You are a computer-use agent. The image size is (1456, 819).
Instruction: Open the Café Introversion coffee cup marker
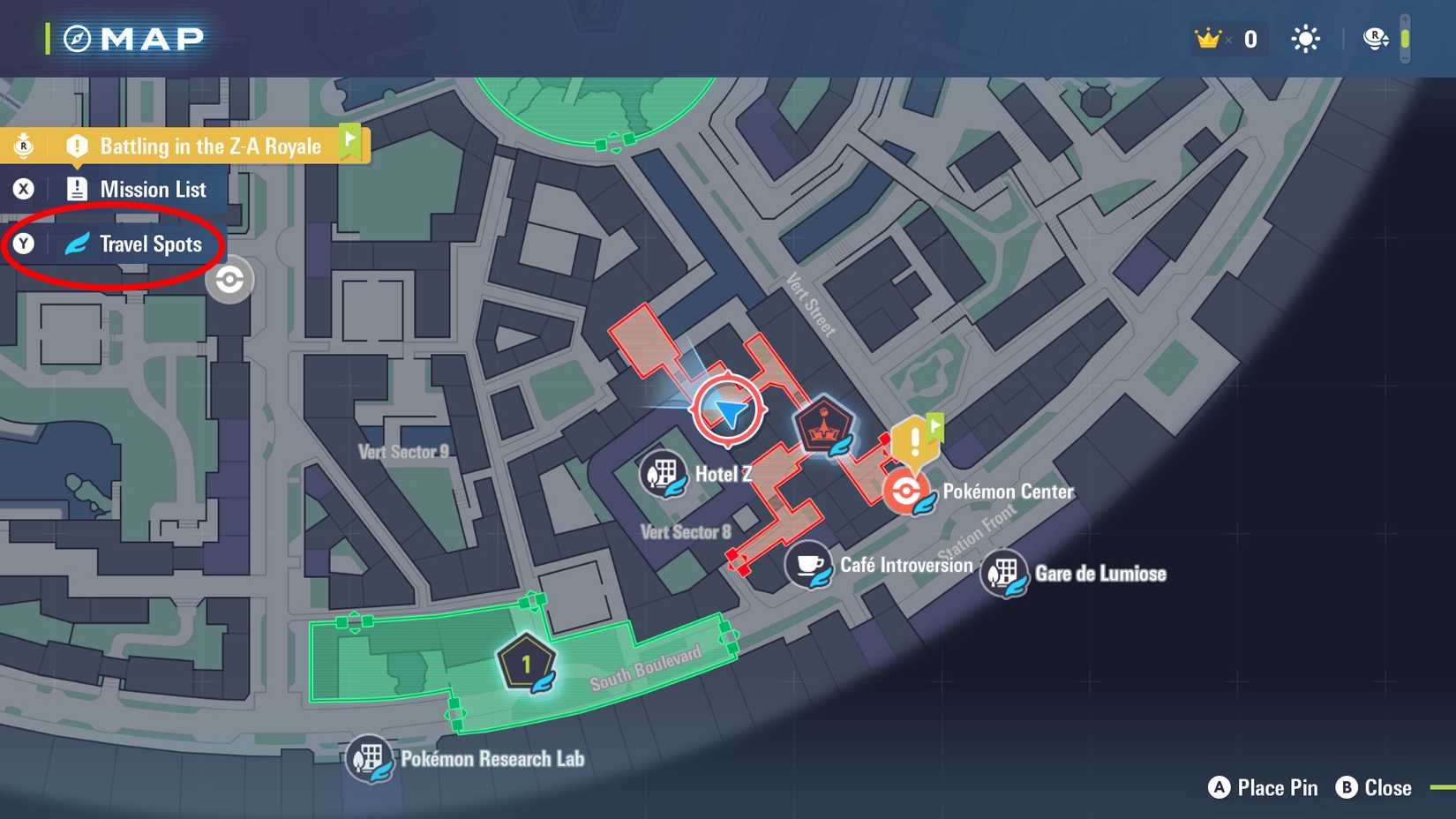coord(809,562)
